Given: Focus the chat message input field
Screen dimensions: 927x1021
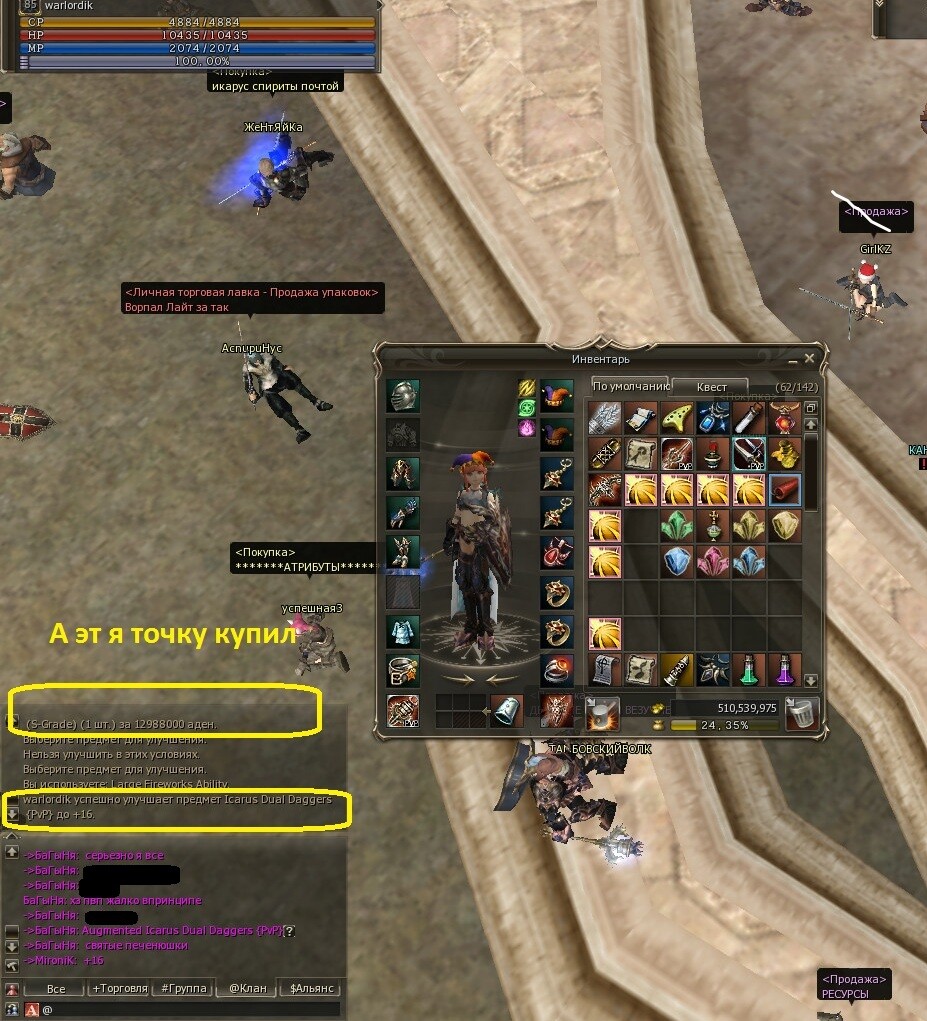Looking at the screenshot, I should (190, 1010).
